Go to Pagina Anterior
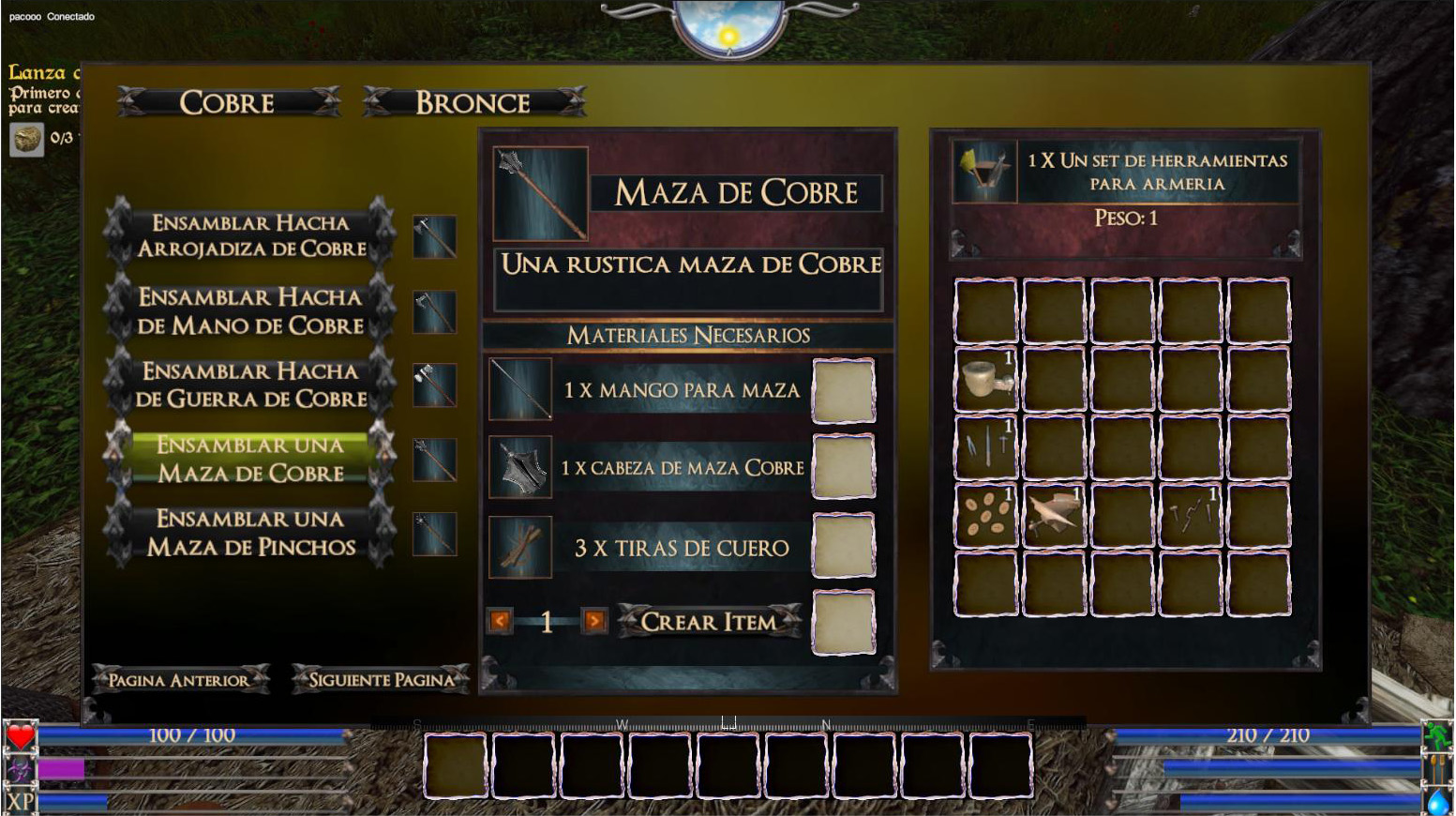Viewport: 1456px width, 816px height. 179,680
